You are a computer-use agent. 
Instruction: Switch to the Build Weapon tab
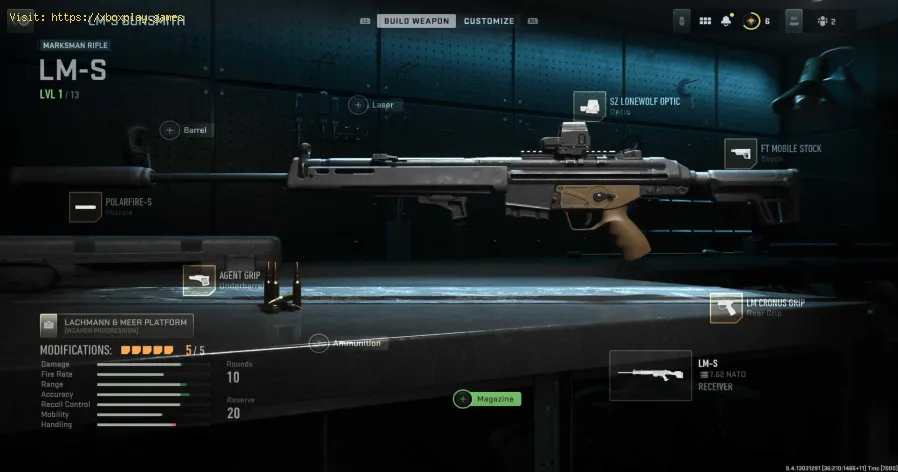click(x=416, y=20)
